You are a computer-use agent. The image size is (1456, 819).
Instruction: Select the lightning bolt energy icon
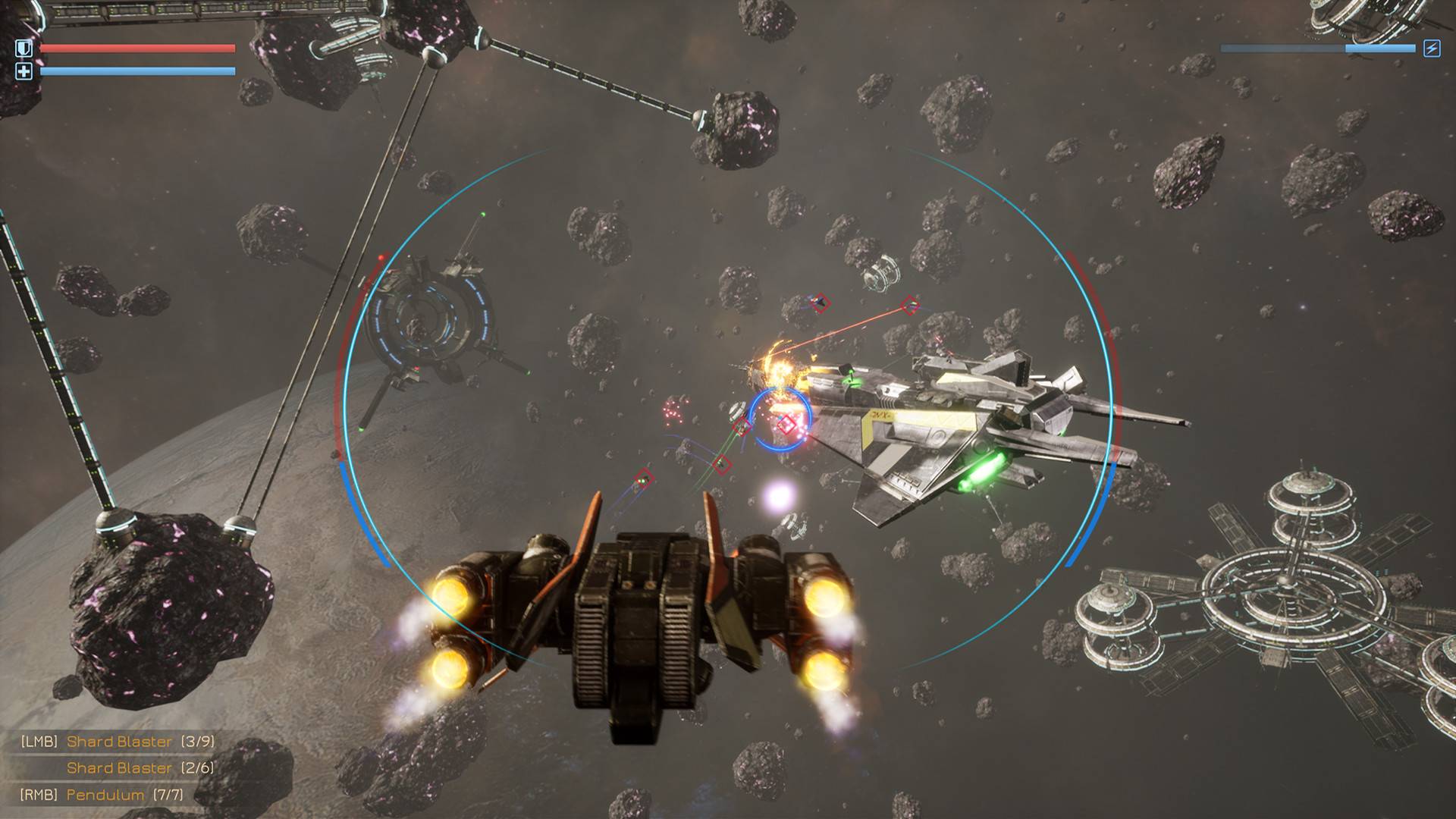pos(1431,49)
